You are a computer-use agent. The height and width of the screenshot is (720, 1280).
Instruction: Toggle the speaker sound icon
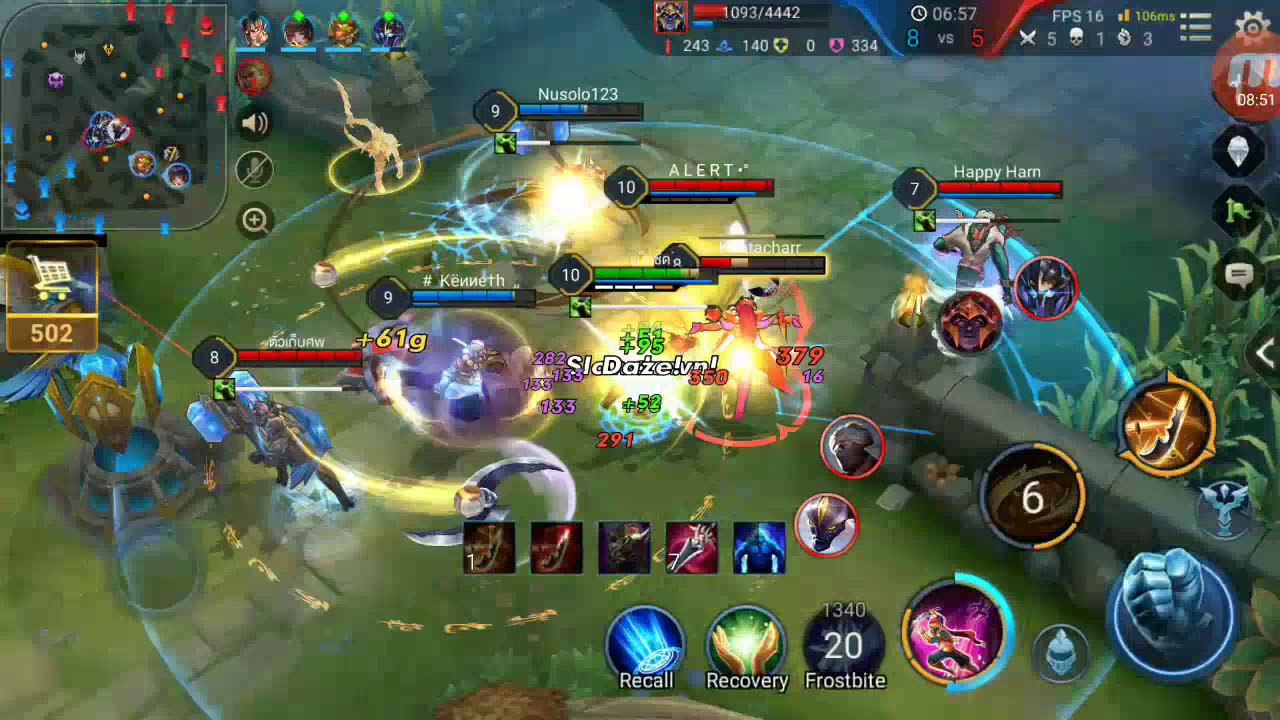tap(255, 123)
